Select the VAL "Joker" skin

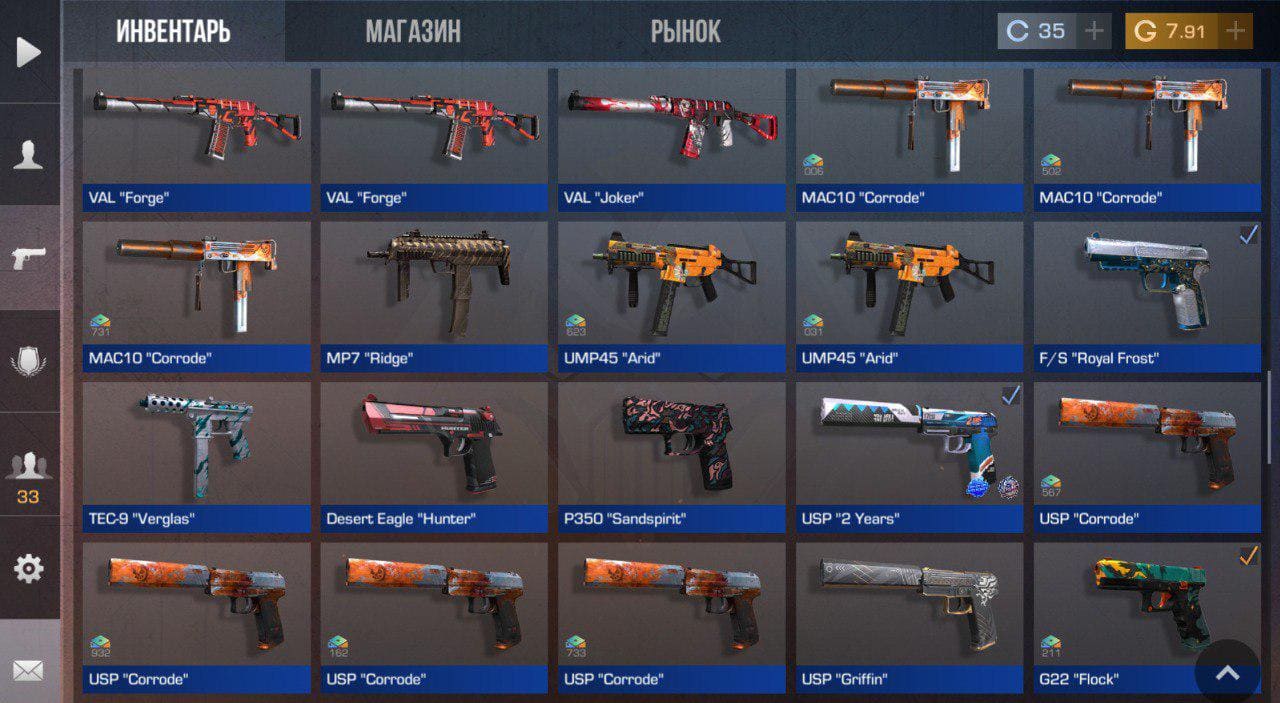[x=672, y=139]
